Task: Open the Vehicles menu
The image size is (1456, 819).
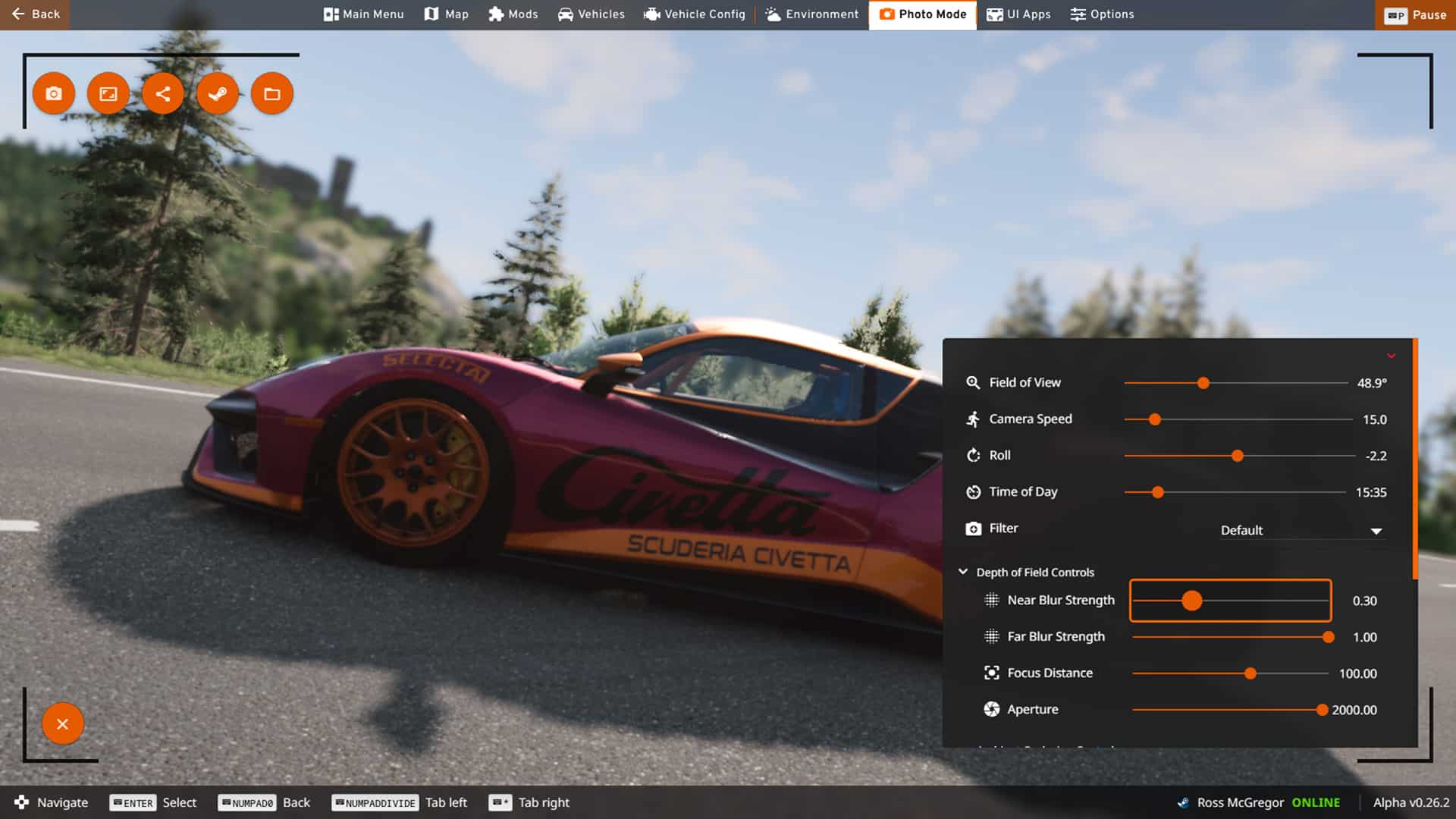Action: pyautogui.click(x=591, y=14)
